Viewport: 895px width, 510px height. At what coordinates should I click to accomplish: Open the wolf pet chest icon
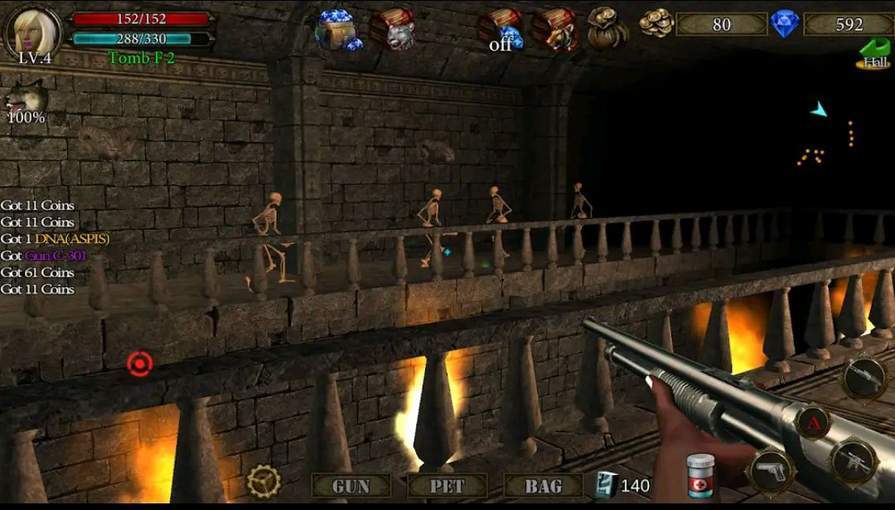tap(392, 28)
